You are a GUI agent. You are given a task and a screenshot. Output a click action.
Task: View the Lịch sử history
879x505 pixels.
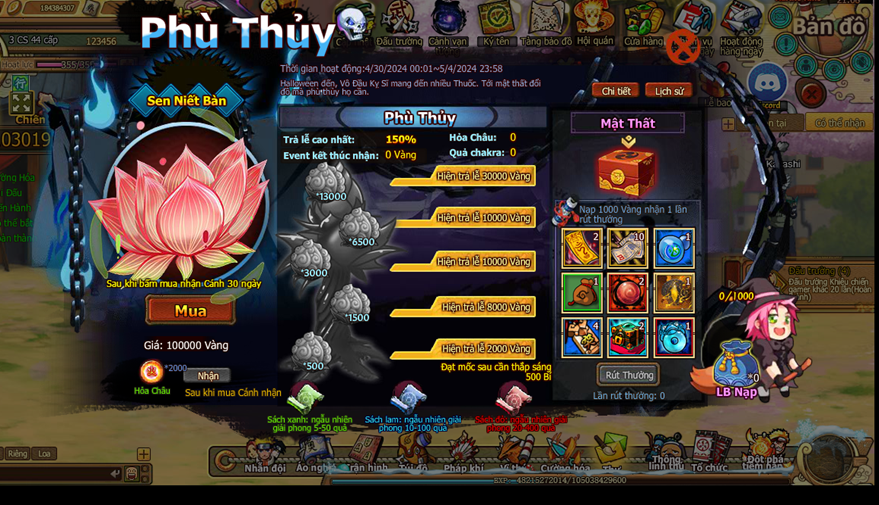pos(669,91)
